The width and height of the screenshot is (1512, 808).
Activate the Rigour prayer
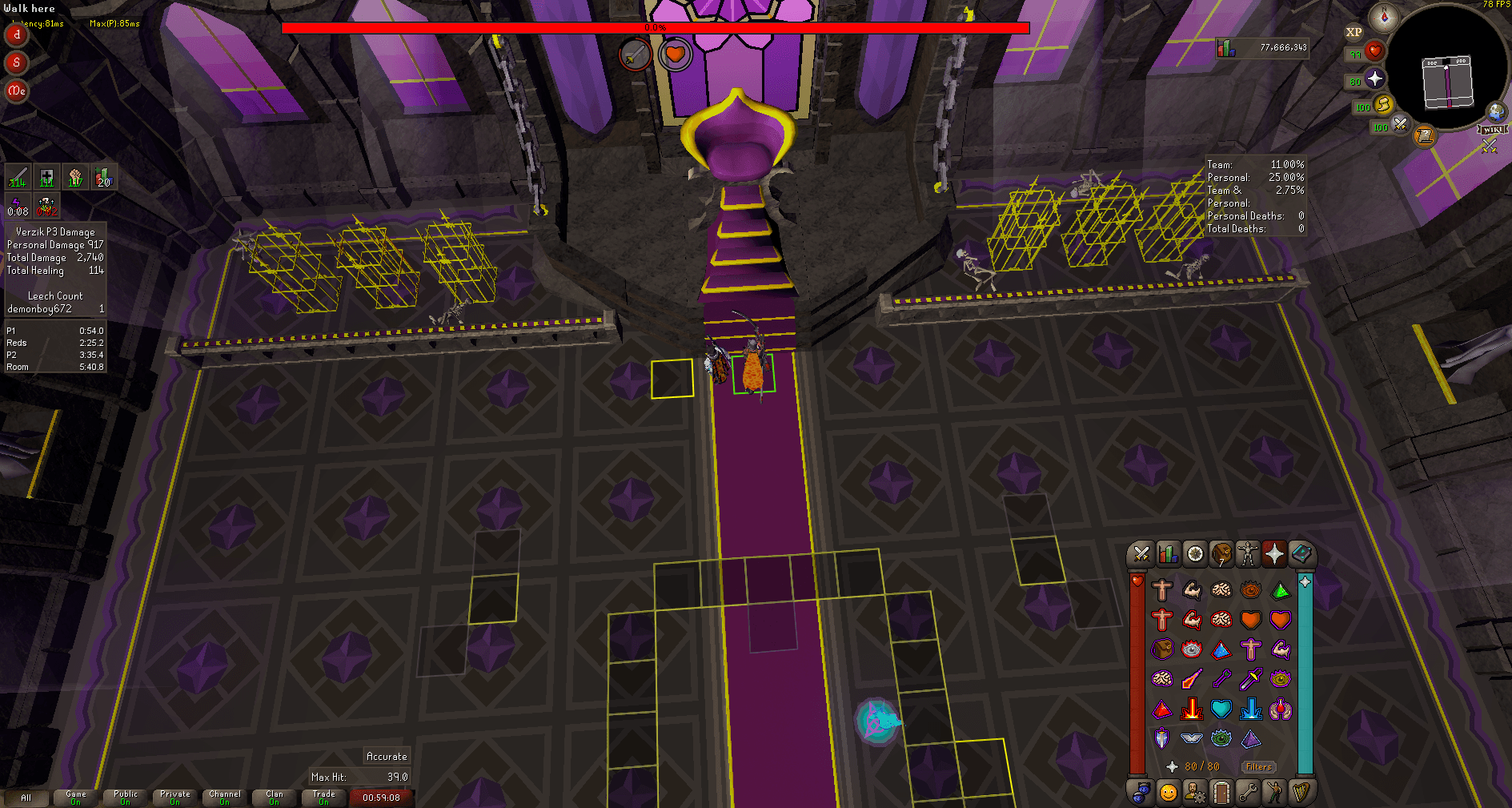coord(1222,738)
